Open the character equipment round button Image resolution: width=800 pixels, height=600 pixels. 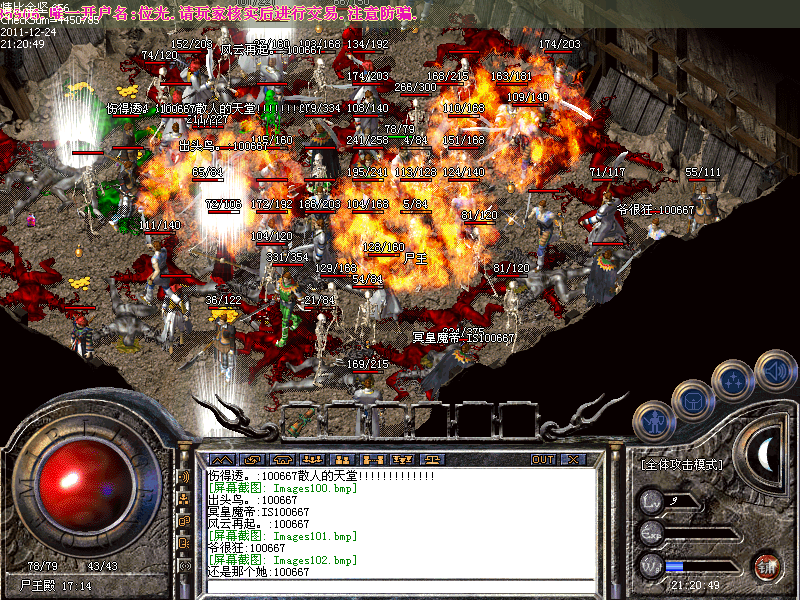652,420
